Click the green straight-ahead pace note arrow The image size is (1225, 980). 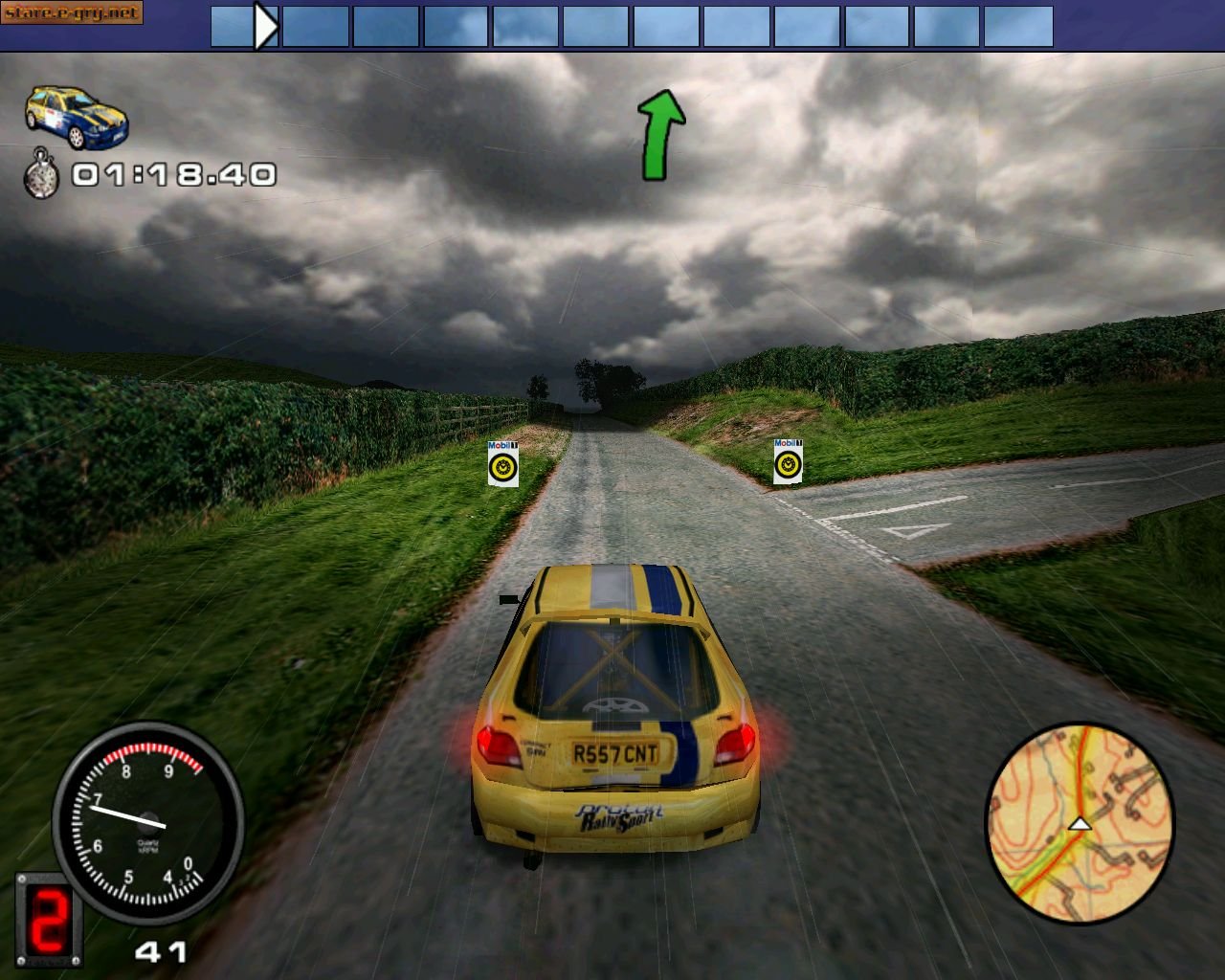click(662, 133)
